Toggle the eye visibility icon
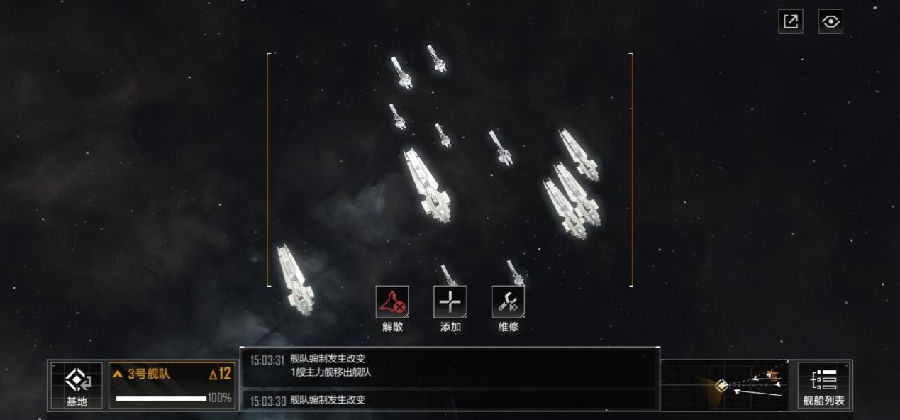 click(830, 21)
